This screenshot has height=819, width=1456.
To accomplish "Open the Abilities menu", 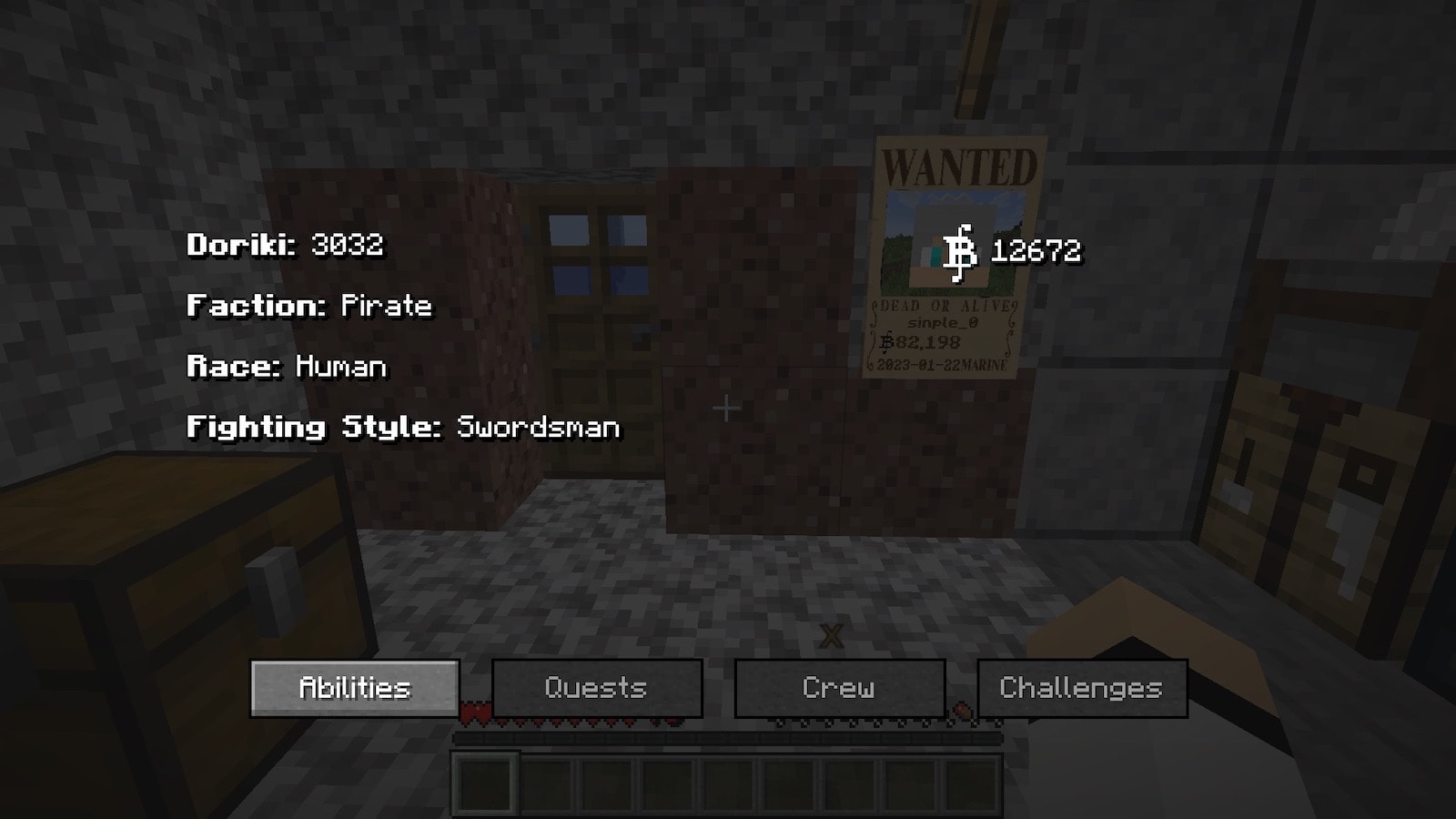I will pos(354,688).
